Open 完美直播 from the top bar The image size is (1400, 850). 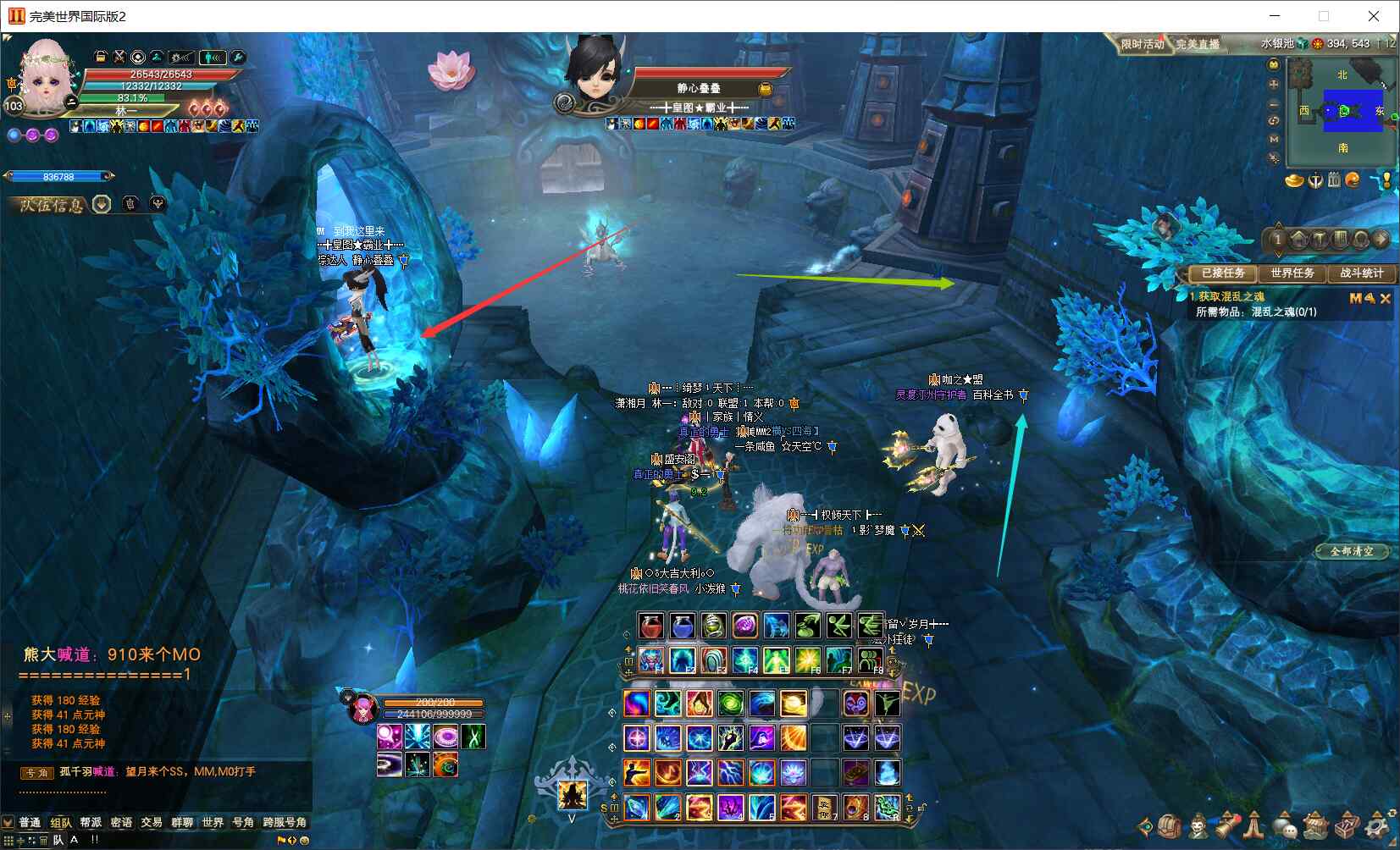pyautogui.click(x=1198, y=44)
